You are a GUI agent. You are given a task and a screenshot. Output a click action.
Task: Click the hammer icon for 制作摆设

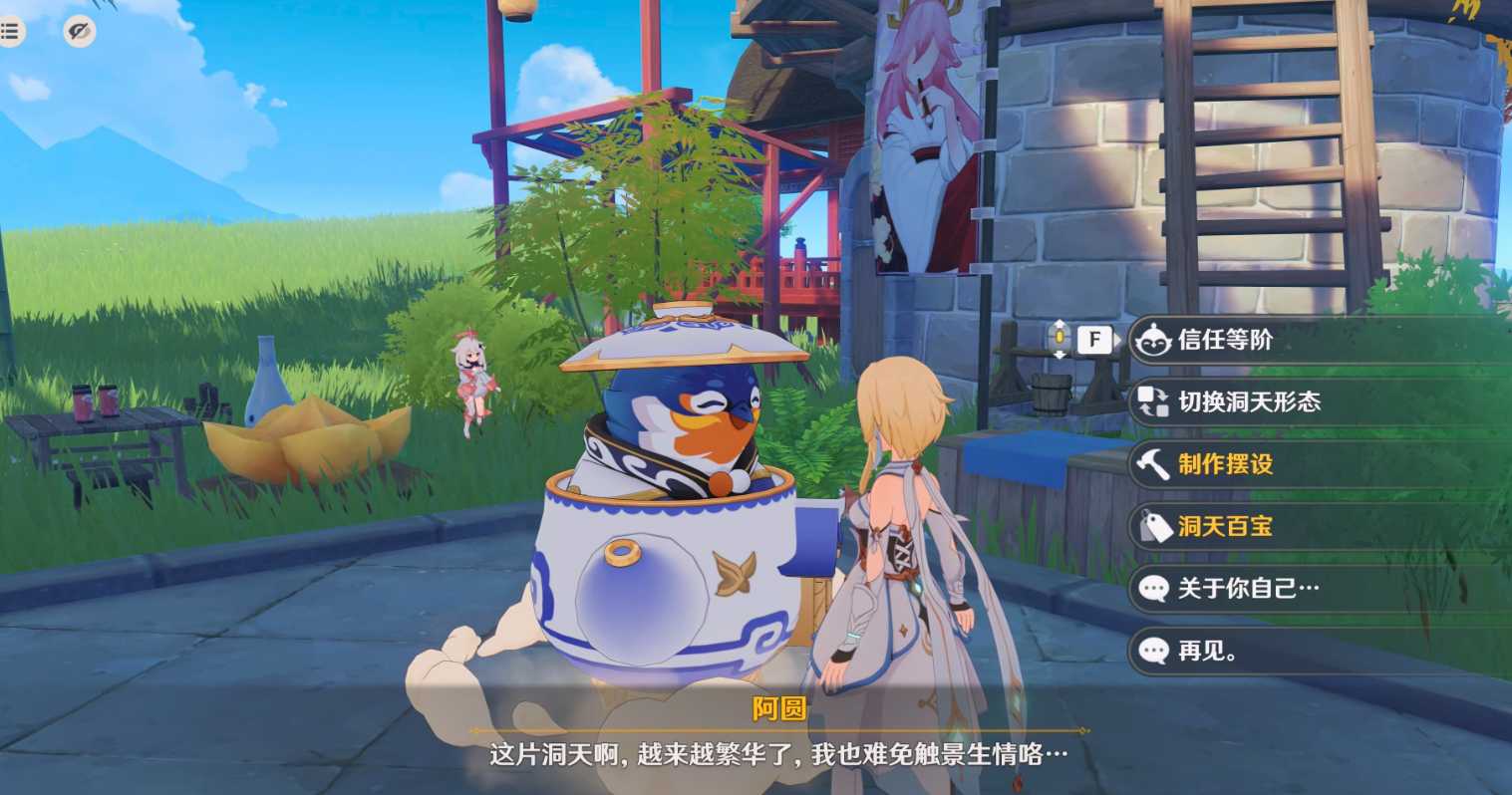1151,464
